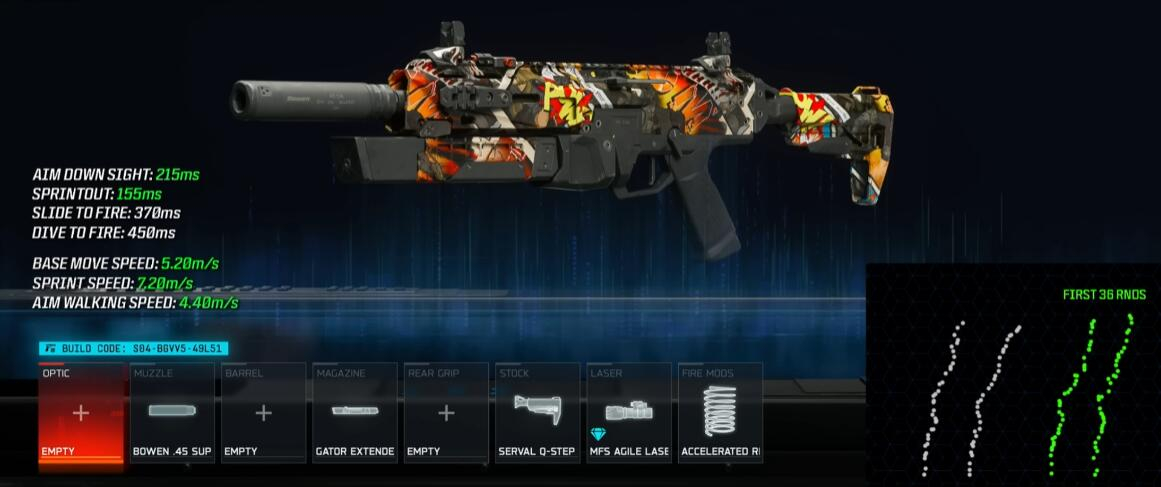Open the Fire Mods slot with Accelerated spring
The image size is (1161, 487).
pyautogui.click(x=720, y=413)
